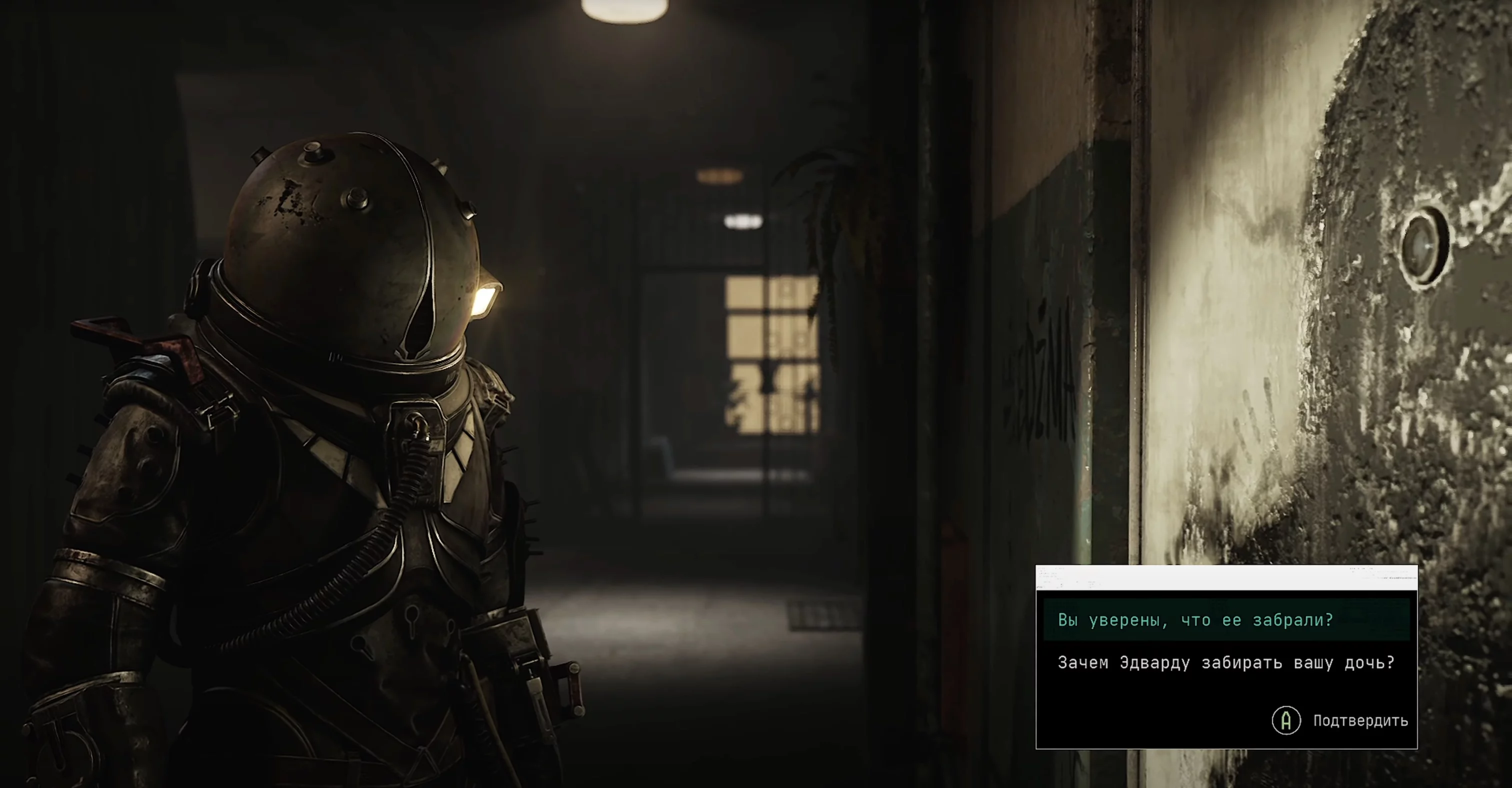This screenshot has width=1512, height=788.
Task: Choose reply "Вы уверены, что ее забрали?"
Action: coord(1195,620)
